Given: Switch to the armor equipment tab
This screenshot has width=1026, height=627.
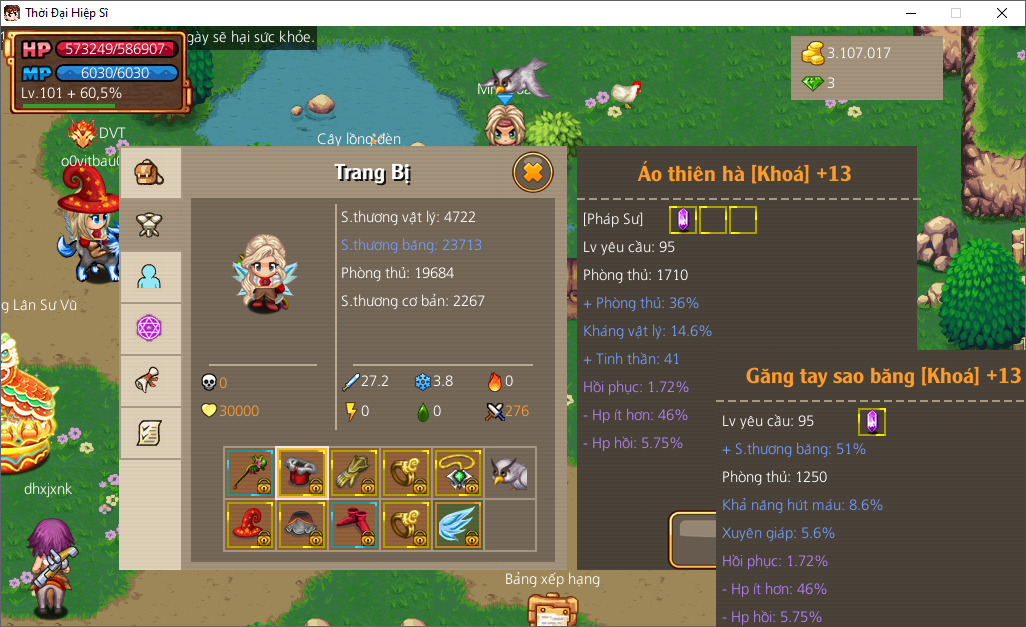Looking at the screenshot, I should point(150,225).
